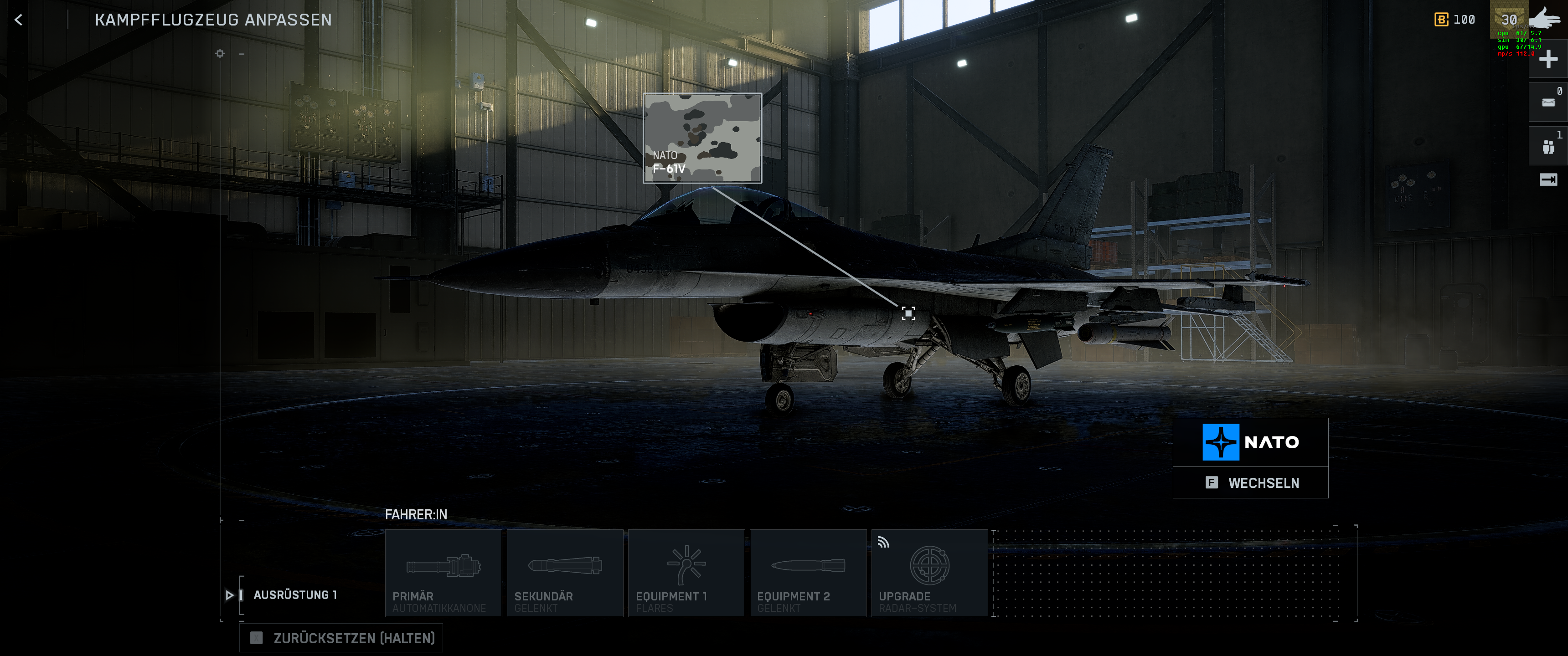The height and width of the screenshot is (656, 1568).
Task: Go back using the top-left arrow
Action: pyautogui.click(x=18, y=20)
